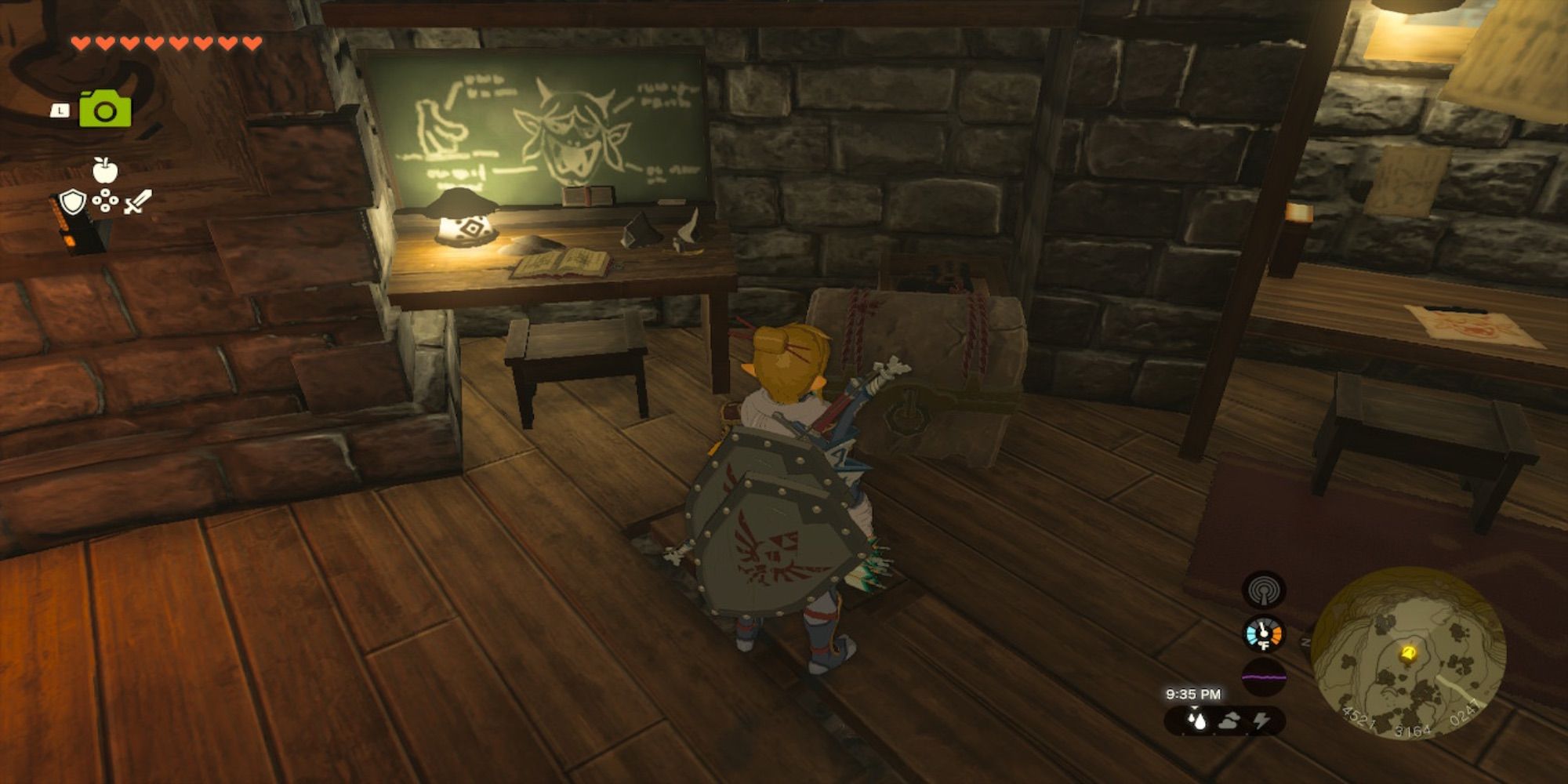Click the first heart in the health bar
Screen dimensions: 1568x784
click(x=80, y=43)
